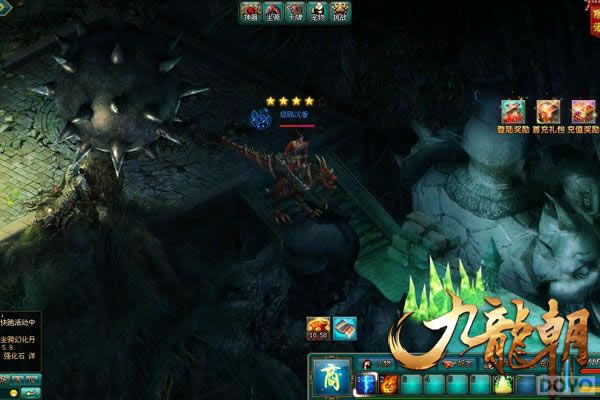Open the blue book icon above hotbar
Screen dimensions: 600x400
[x=345, y=327]
